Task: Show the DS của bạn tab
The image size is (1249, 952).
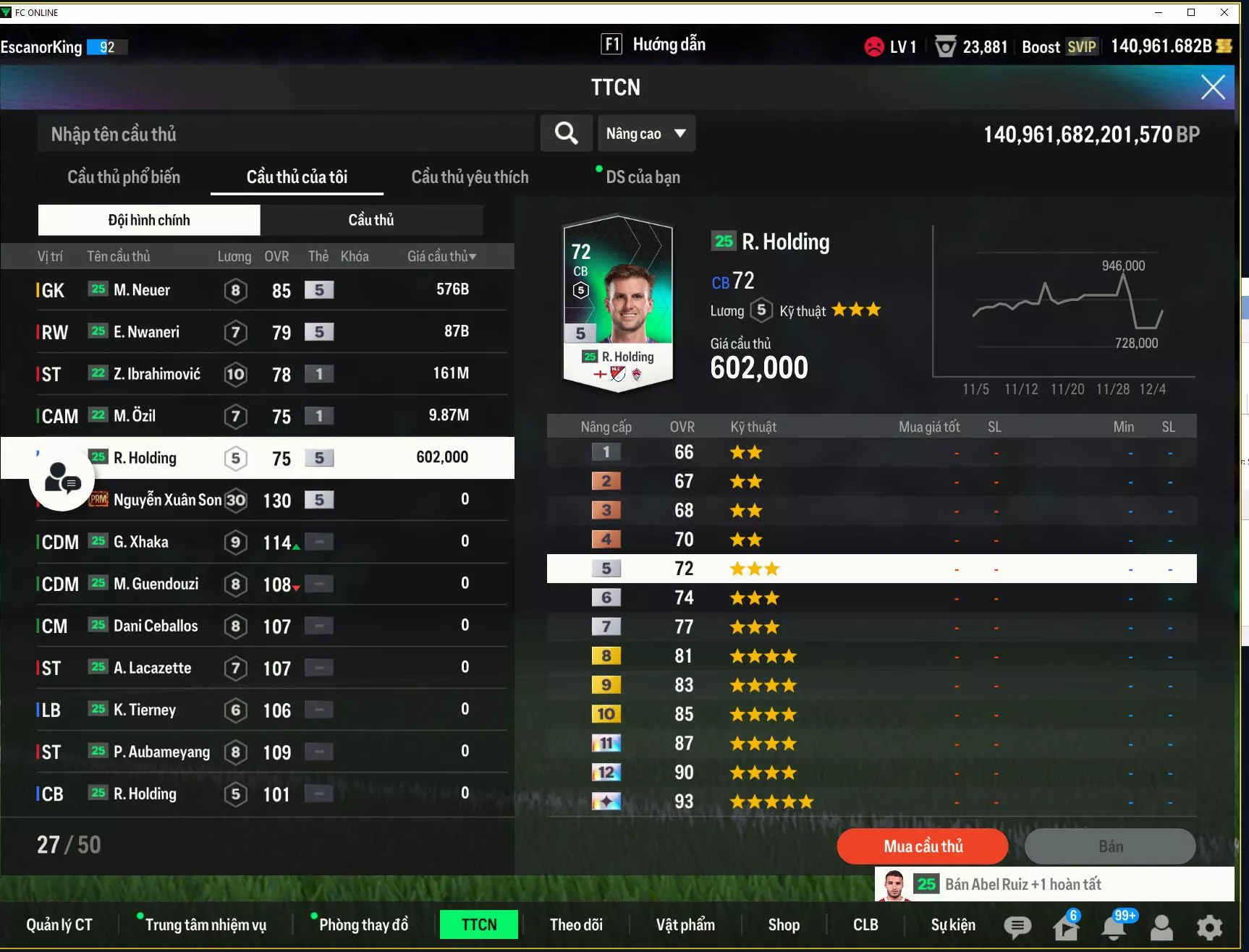Action: pyautogui.click(x=643, y=177)
